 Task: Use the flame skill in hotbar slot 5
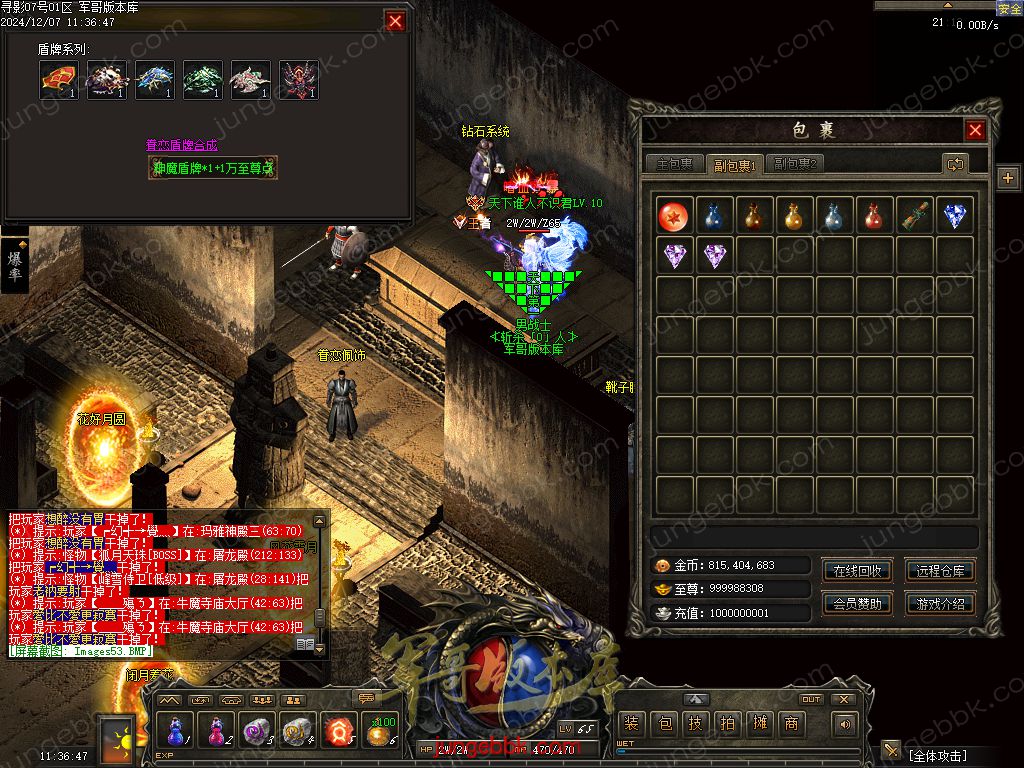pos(340,731)
